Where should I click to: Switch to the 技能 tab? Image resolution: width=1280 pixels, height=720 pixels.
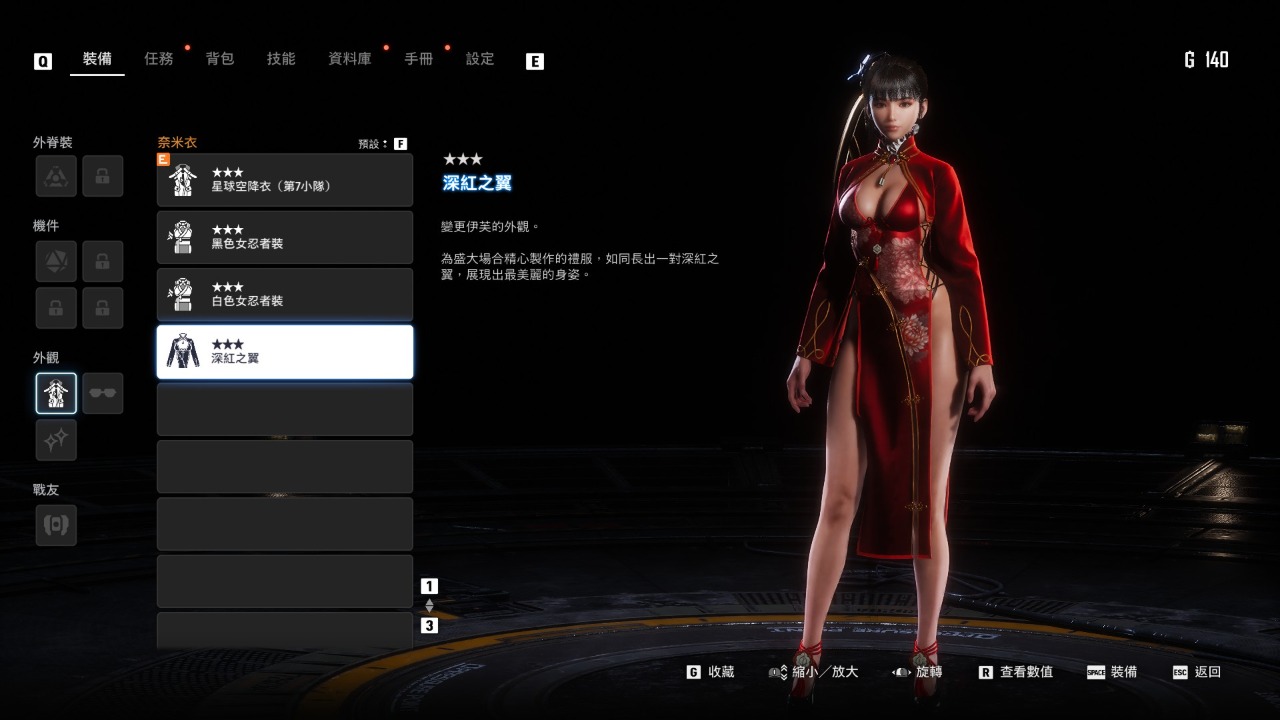click(x=281, y=58)
